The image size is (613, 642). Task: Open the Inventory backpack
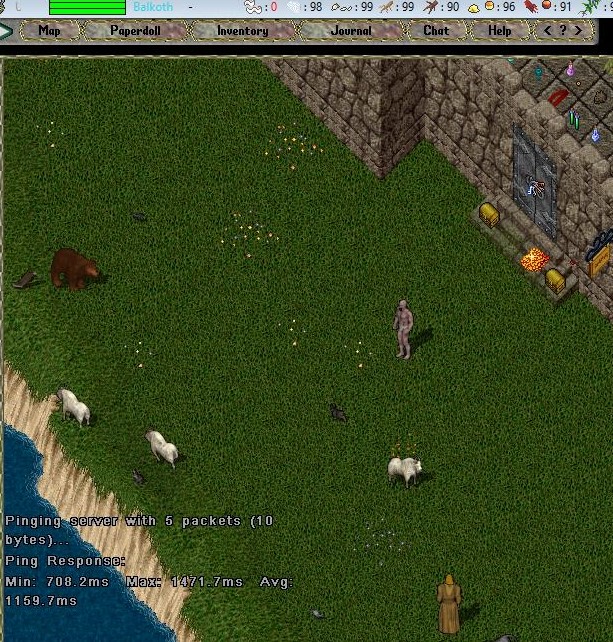pos(242,31)
